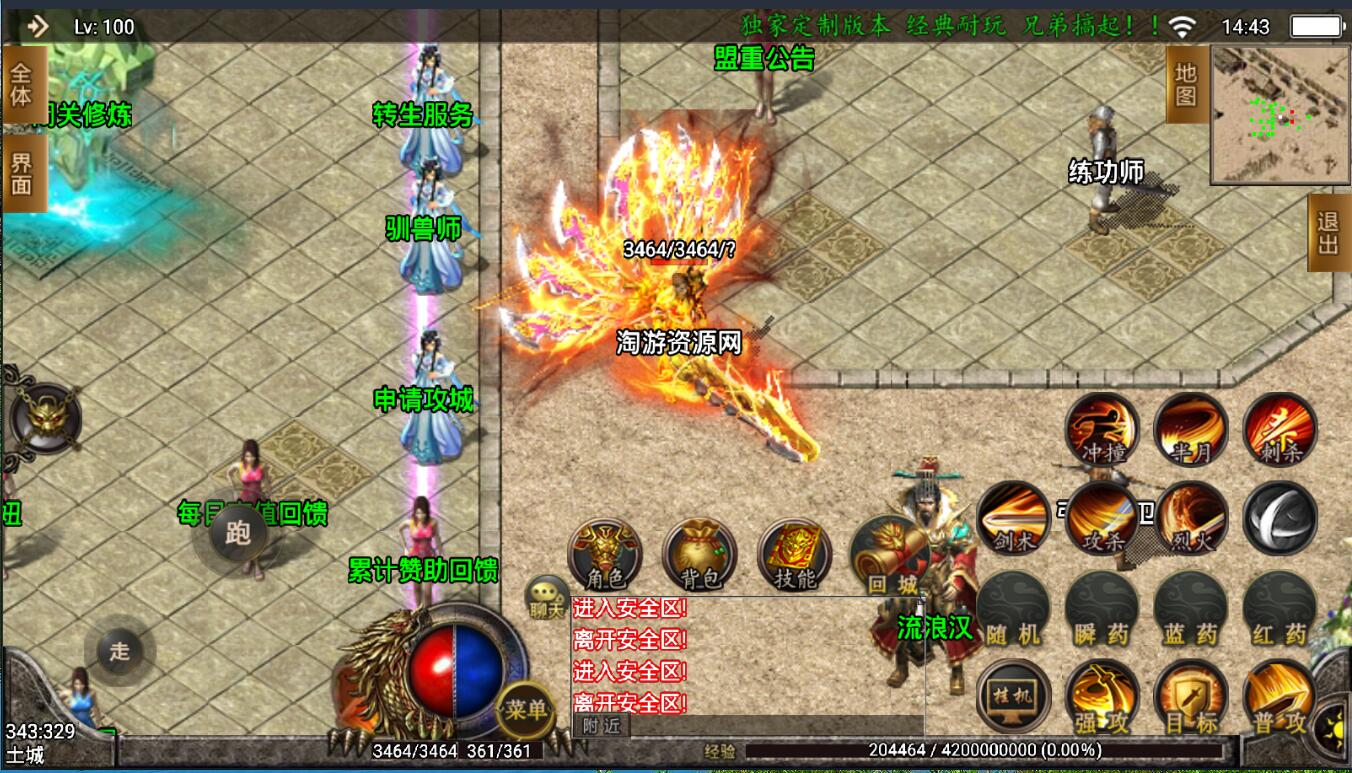Image resolution: width=1352 pixels, height=773 pixels.
Task: Activate the 冲撞 charge skill
Action: [1102, 430]
